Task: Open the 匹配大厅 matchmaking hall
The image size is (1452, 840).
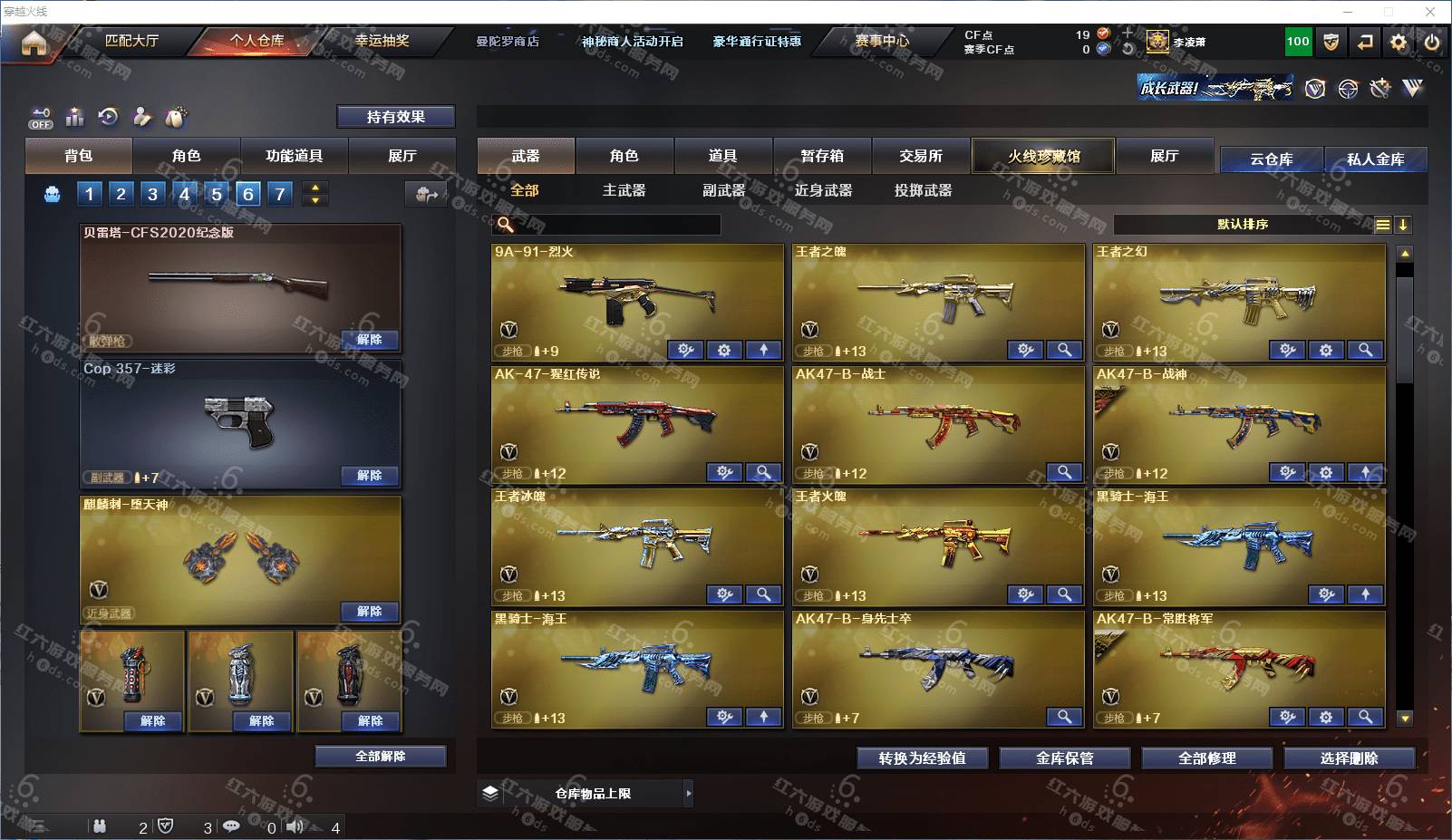Action: [x=131, y=41]
